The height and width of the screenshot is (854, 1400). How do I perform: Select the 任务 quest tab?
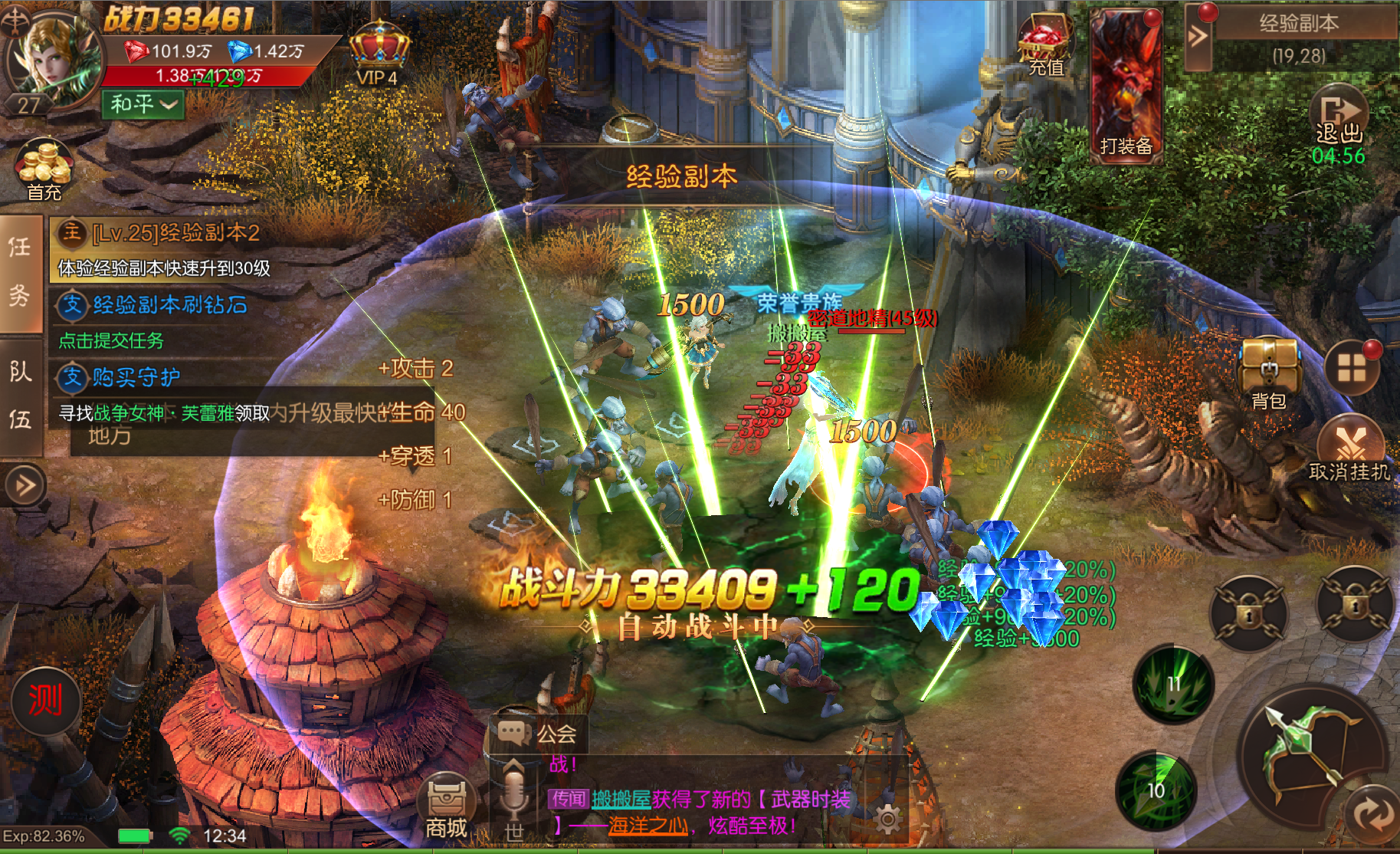point(20,271)
